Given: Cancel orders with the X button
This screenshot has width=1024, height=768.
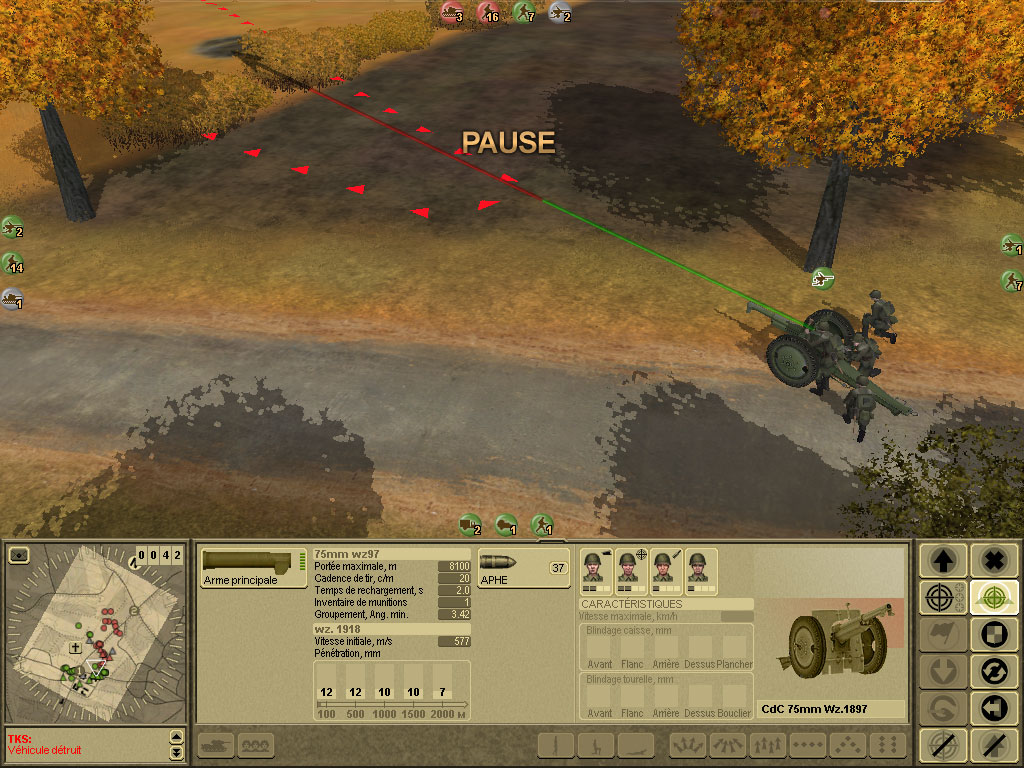Looking at the screenshot, I should click(992, 560).
